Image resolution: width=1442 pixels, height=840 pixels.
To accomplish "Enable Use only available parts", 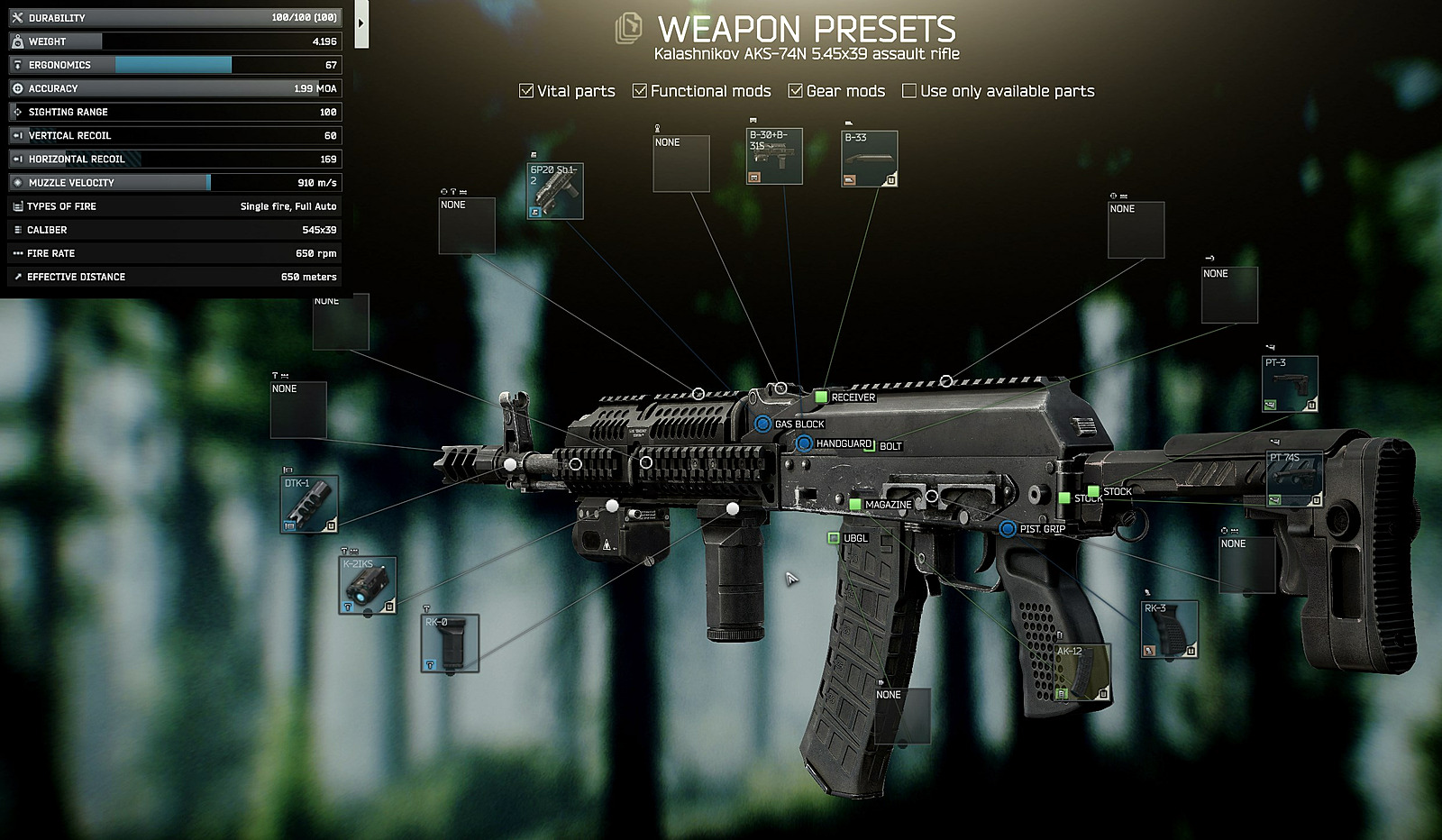I will click(909, 91).
